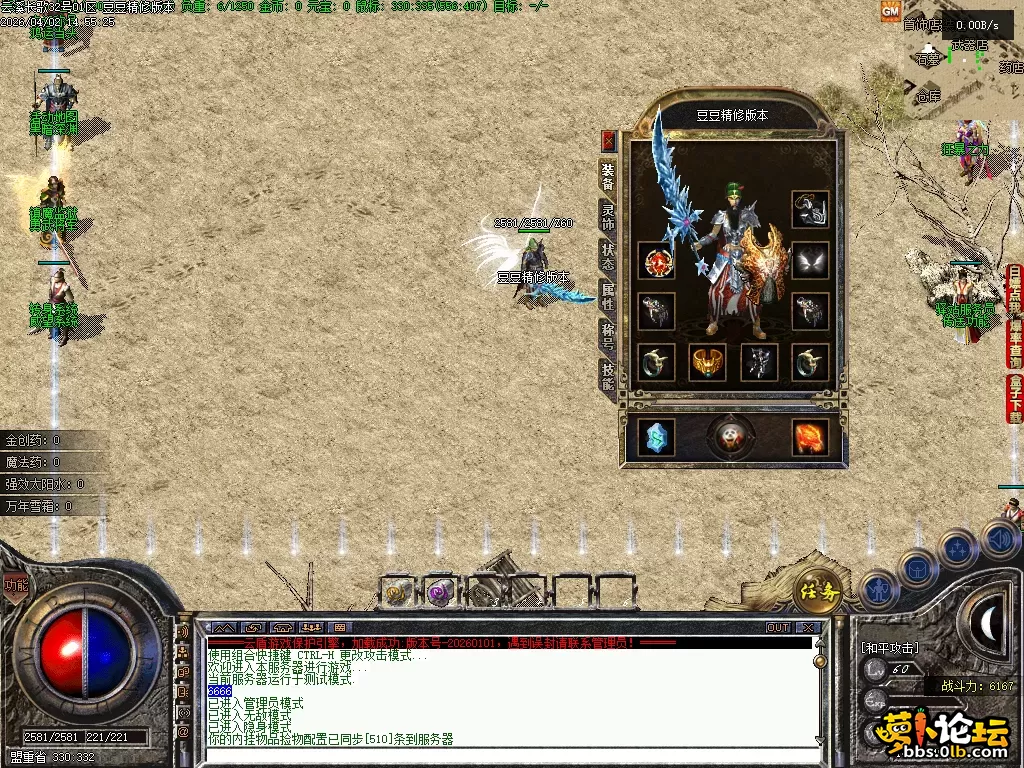This screenshot has width=1024, height=768.
Task: Switch to the 灵饰 tab
Action: point(607,214)
